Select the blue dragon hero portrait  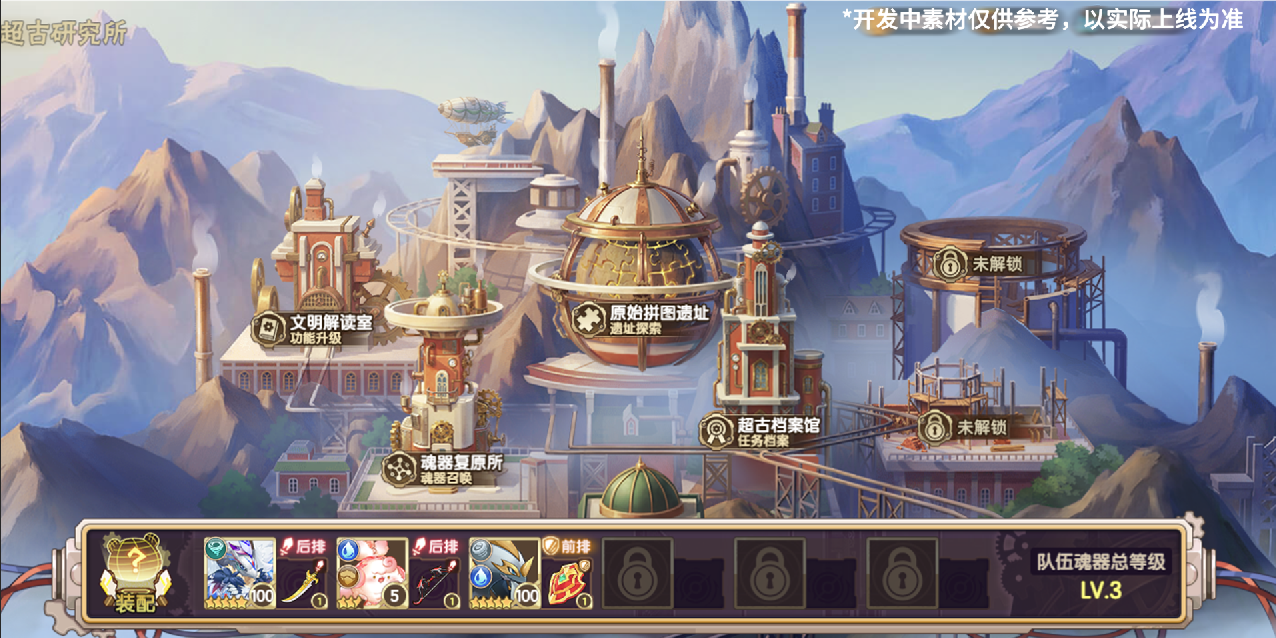tap(240, 573)
